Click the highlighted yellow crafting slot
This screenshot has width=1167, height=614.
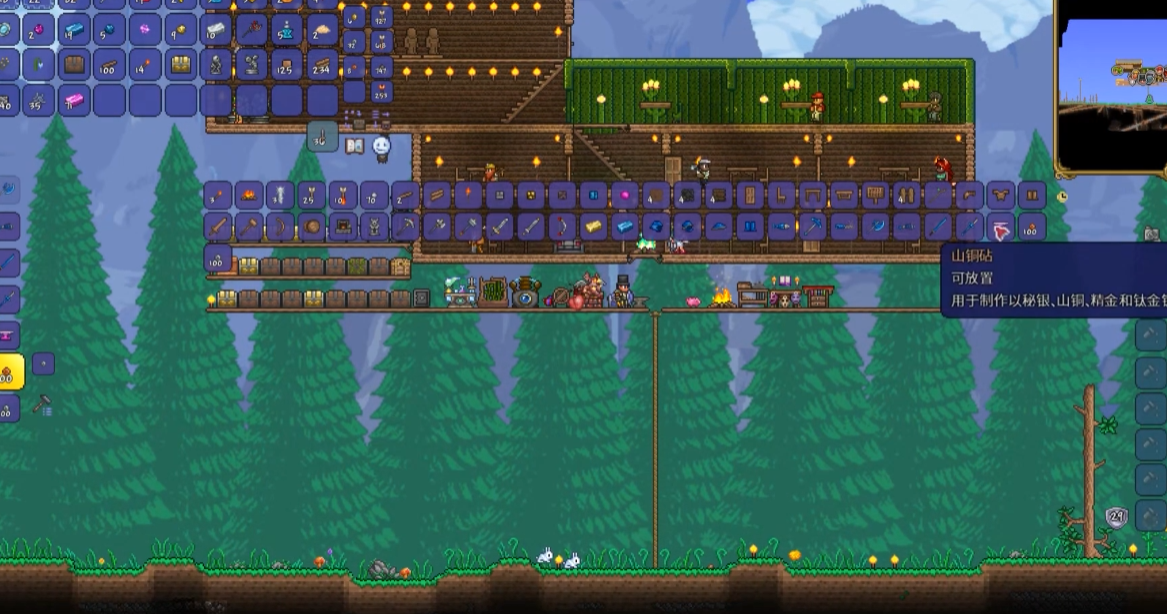tap(11, 372)
